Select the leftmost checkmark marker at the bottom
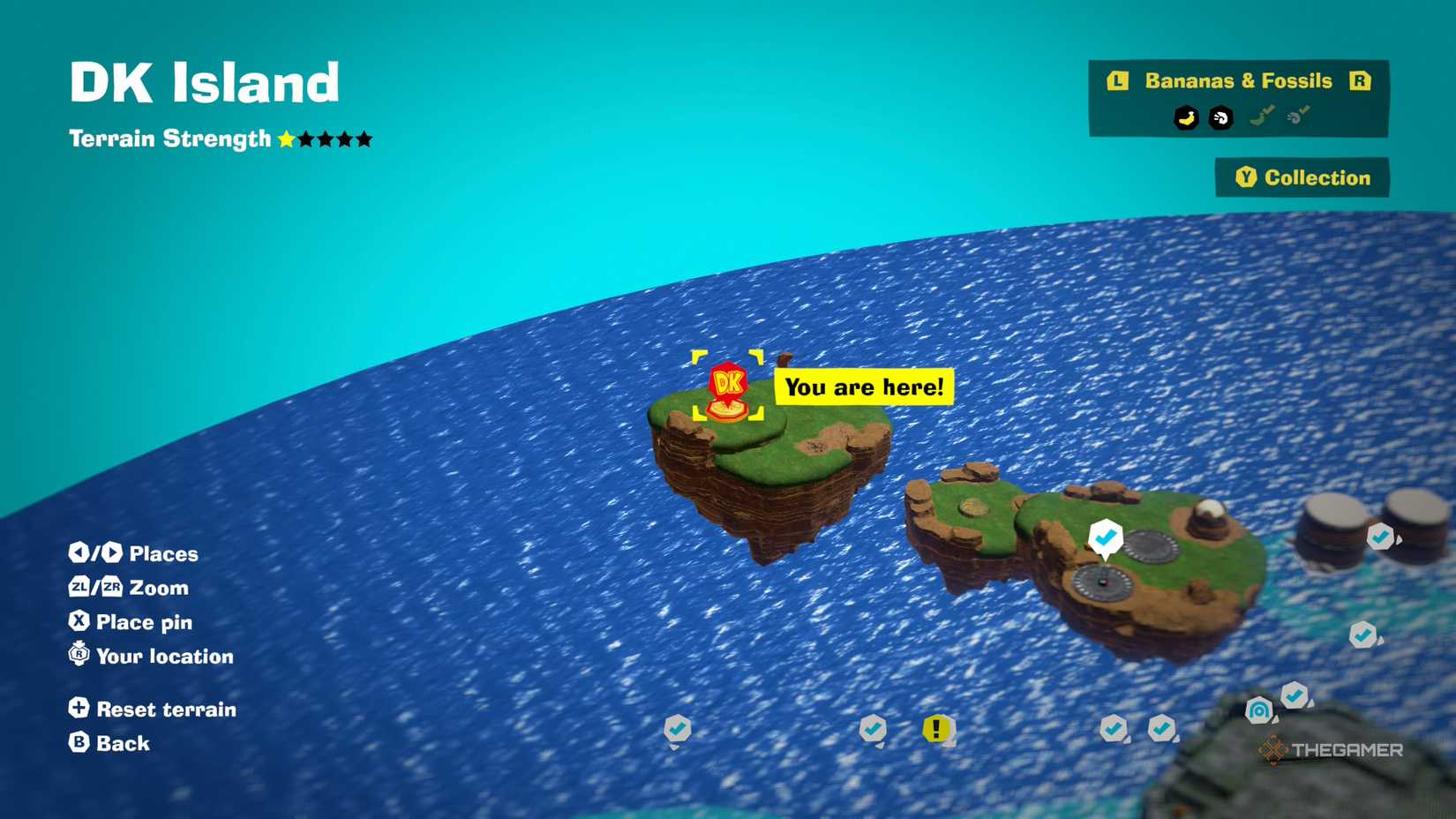Image resolution: width=1456 pixels, height=819 pixels. click(678, 729)
